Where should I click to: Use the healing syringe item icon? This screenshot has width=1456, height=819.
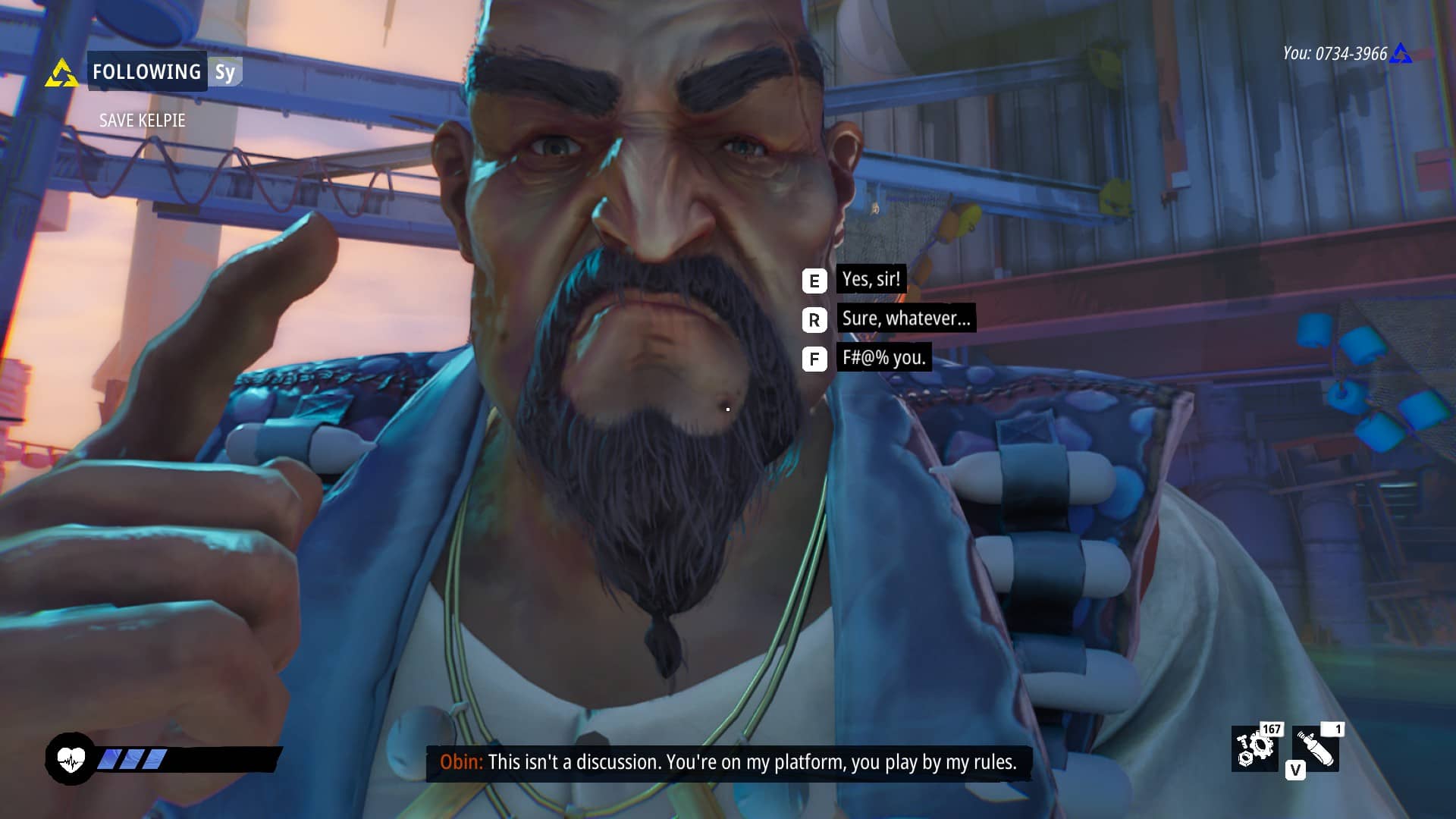tap(1316, 748)
